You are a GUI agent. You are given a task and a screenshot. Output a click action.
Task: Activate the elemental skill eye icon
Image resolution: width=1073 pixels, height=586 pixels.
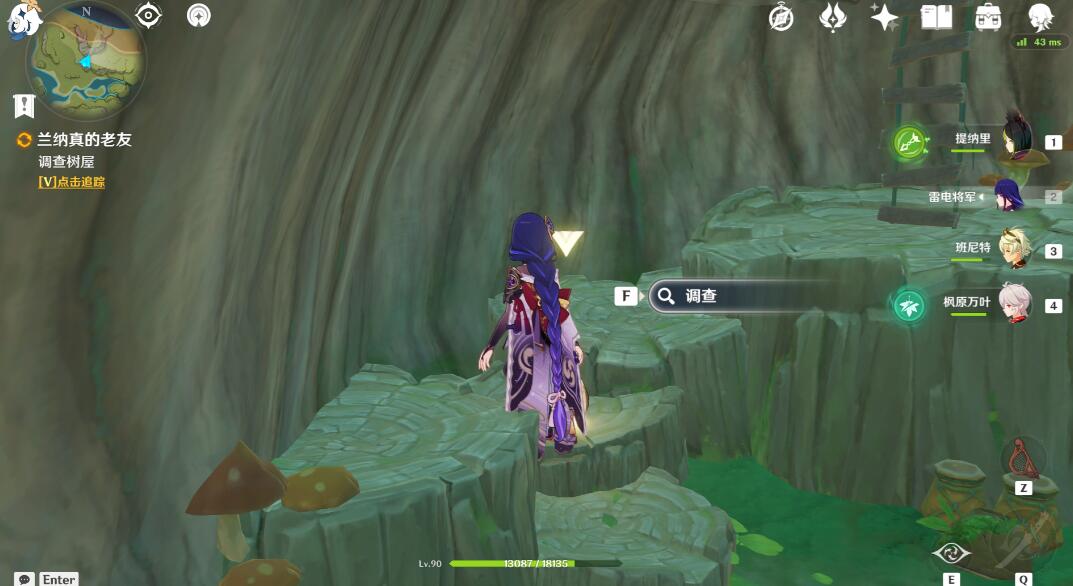click(951, 553)
